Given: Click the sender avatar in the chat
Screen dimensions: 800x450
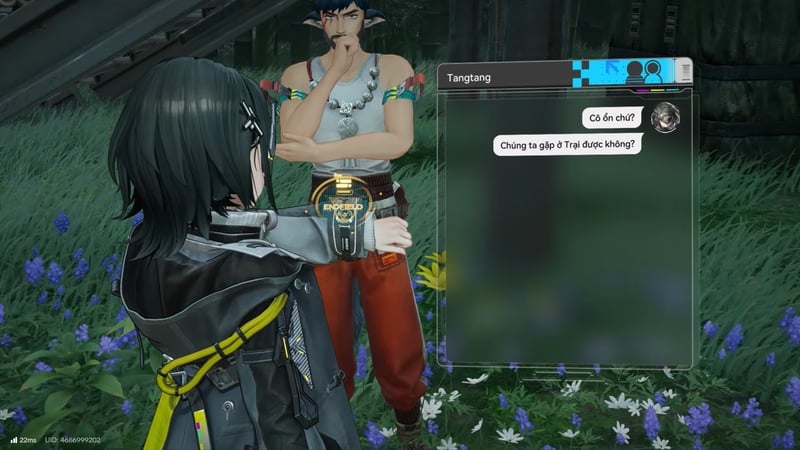Looking at the screenshot, I should [x=662, y=119].
